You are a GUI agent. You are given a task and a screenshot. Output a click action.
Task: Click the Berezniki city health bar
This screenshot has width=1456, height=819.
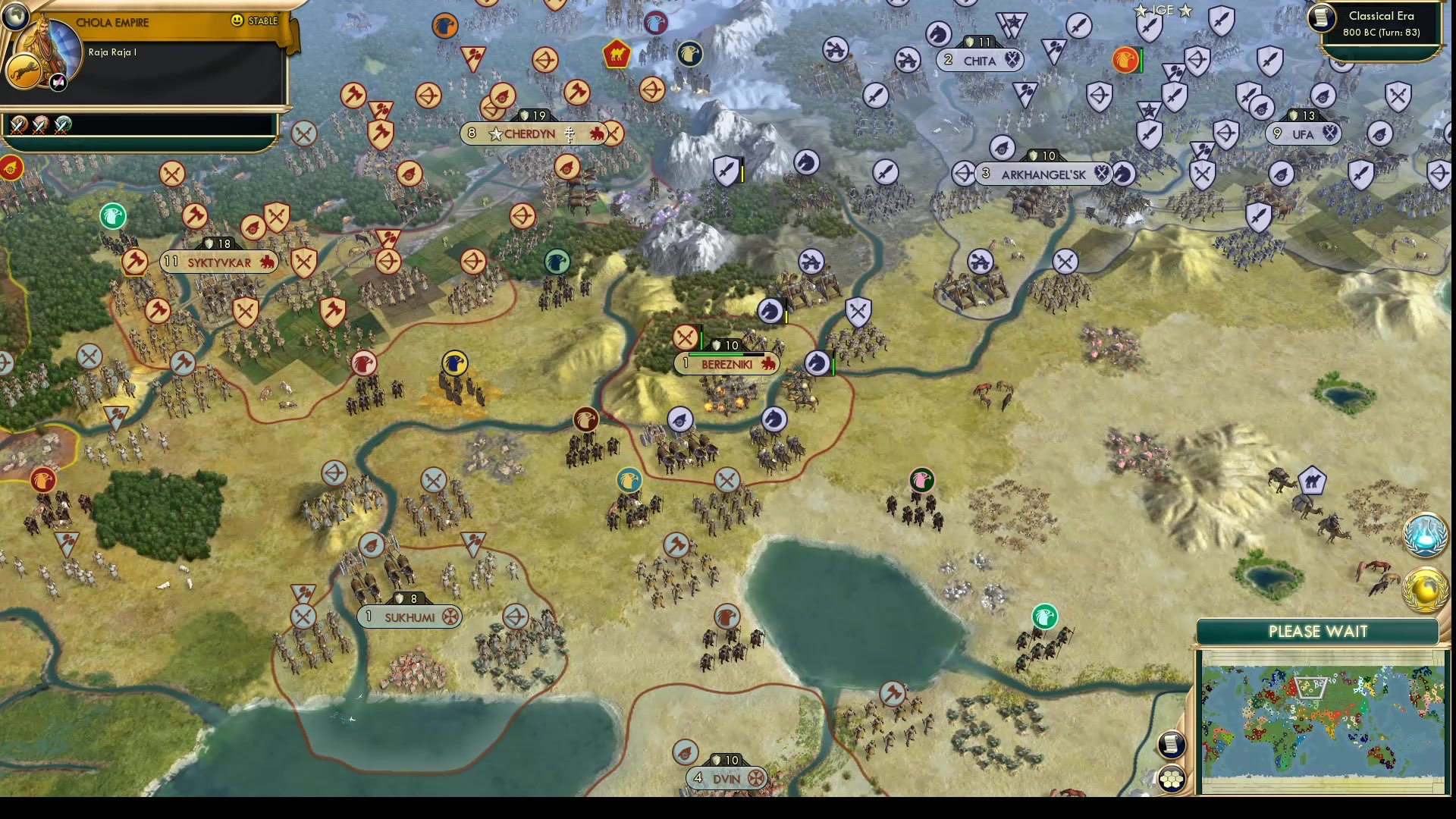726,353
